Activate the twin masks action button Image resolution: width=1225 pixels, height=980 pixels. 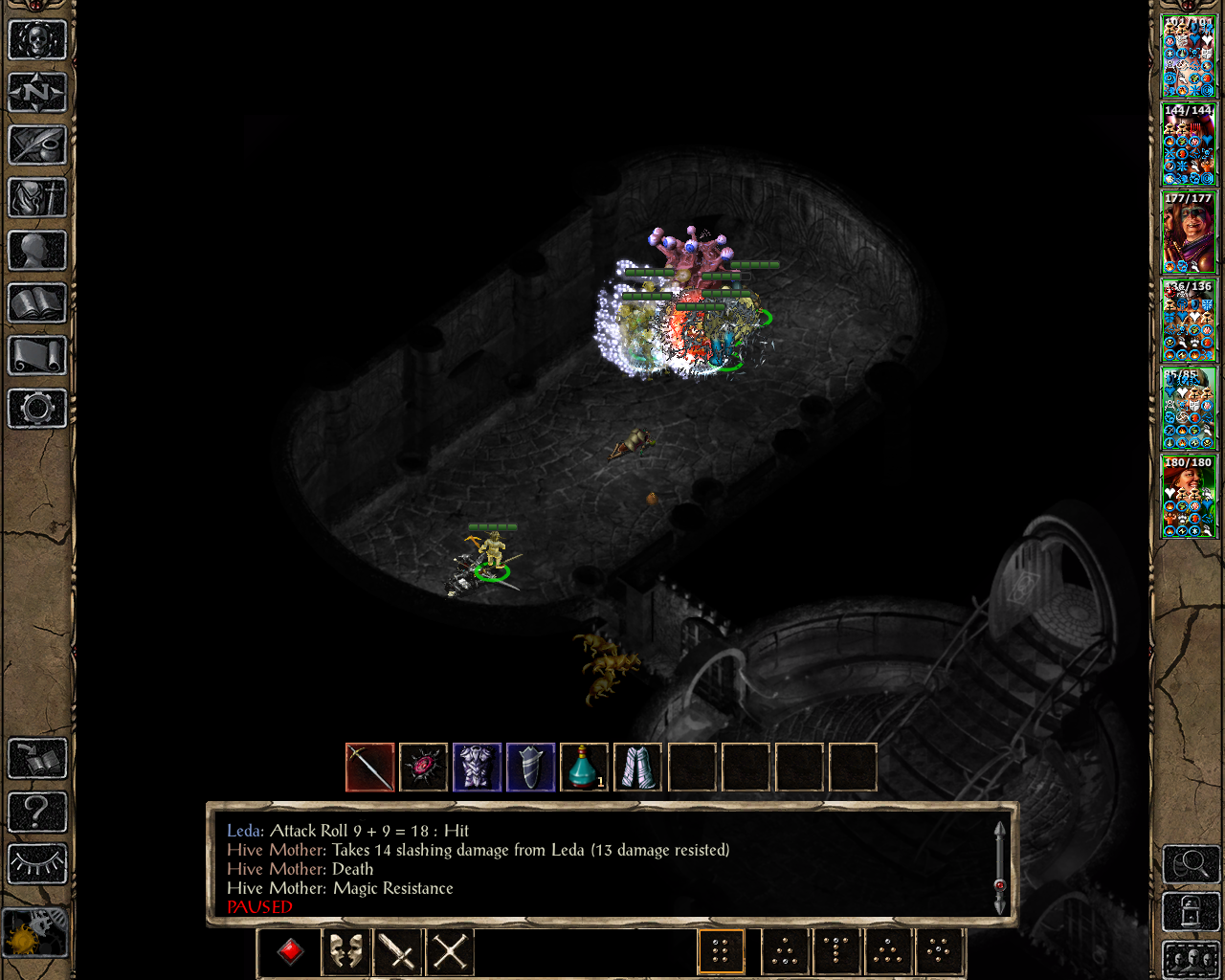coord(345,952)
